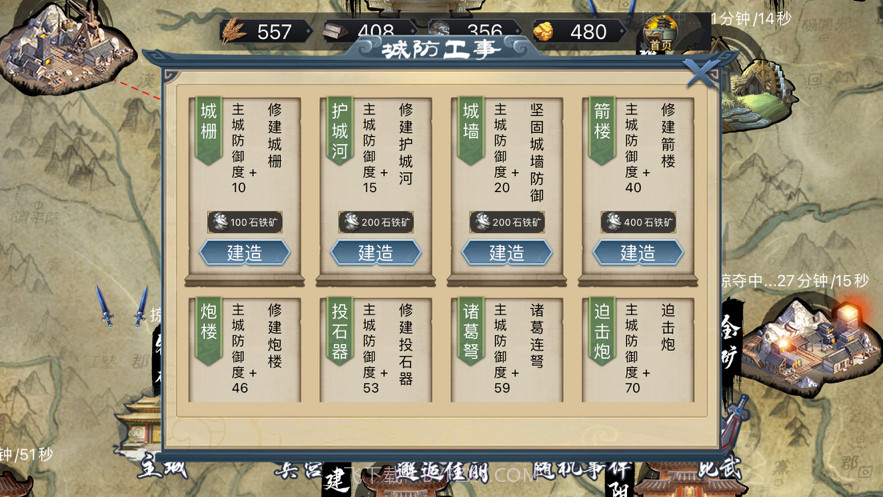Choose the 迫击炮 mortar card
883x497 pixels.
click(637, 347)
